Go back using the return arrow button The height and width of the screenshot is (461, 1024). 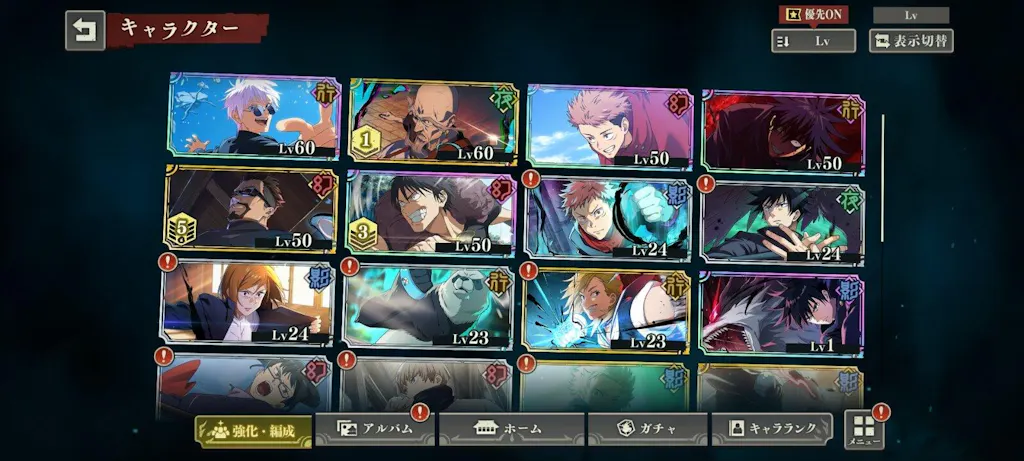click(x=85, y=31)
